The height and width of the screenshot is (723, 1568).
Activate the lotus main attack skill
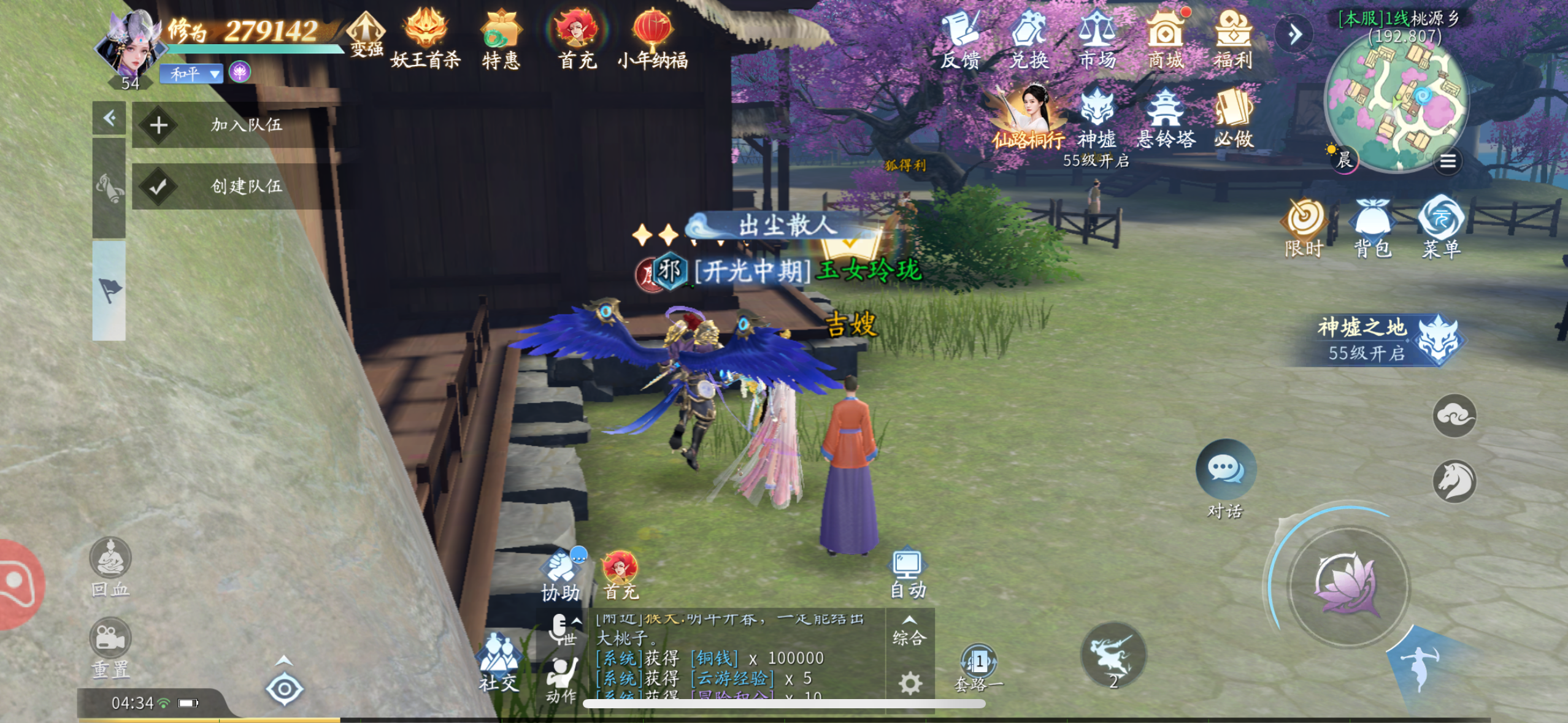pyautogui.click(x=1348, y=586)
